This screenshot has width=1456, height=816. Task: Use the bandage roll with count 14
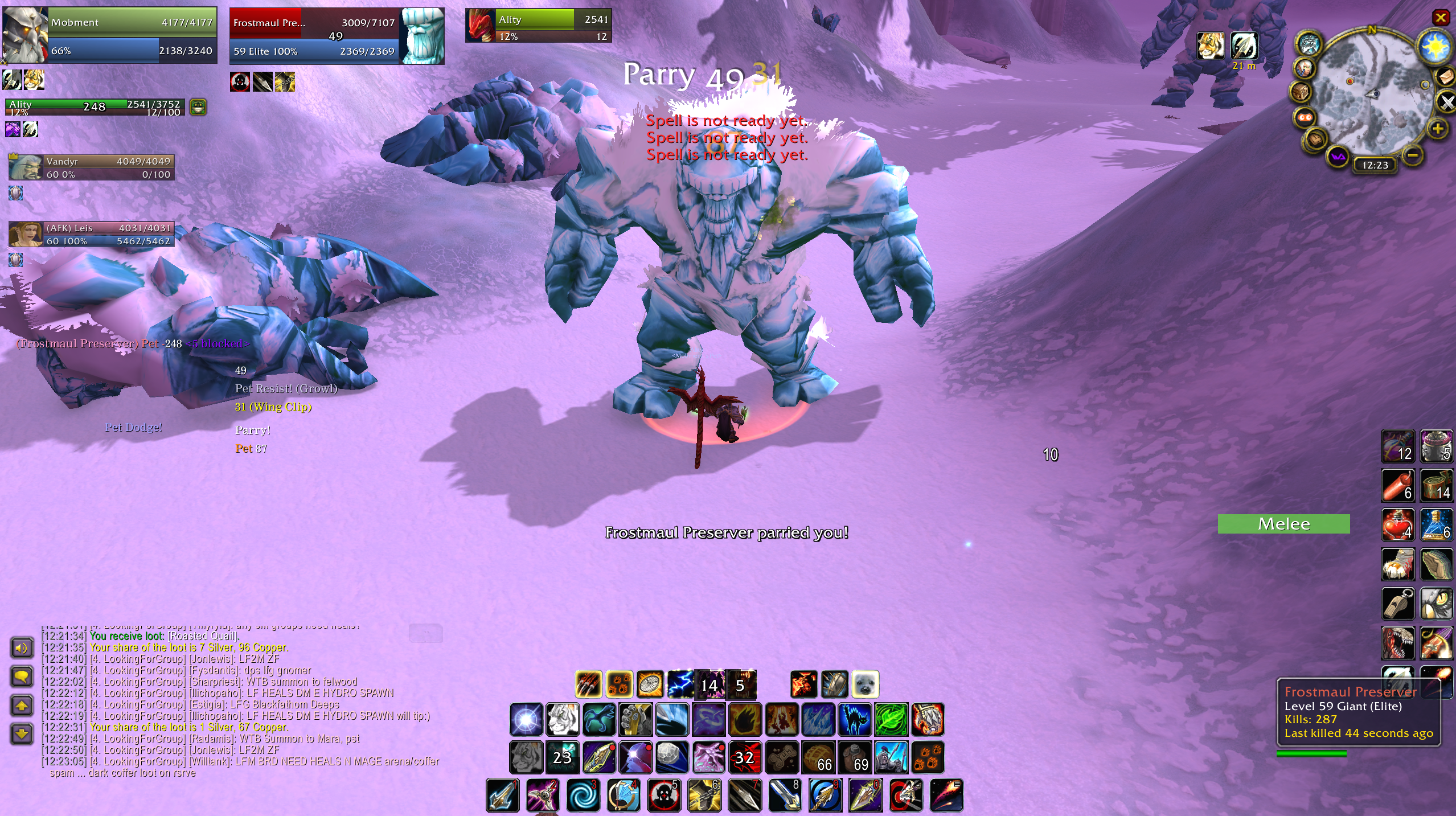coord(1436,485)
